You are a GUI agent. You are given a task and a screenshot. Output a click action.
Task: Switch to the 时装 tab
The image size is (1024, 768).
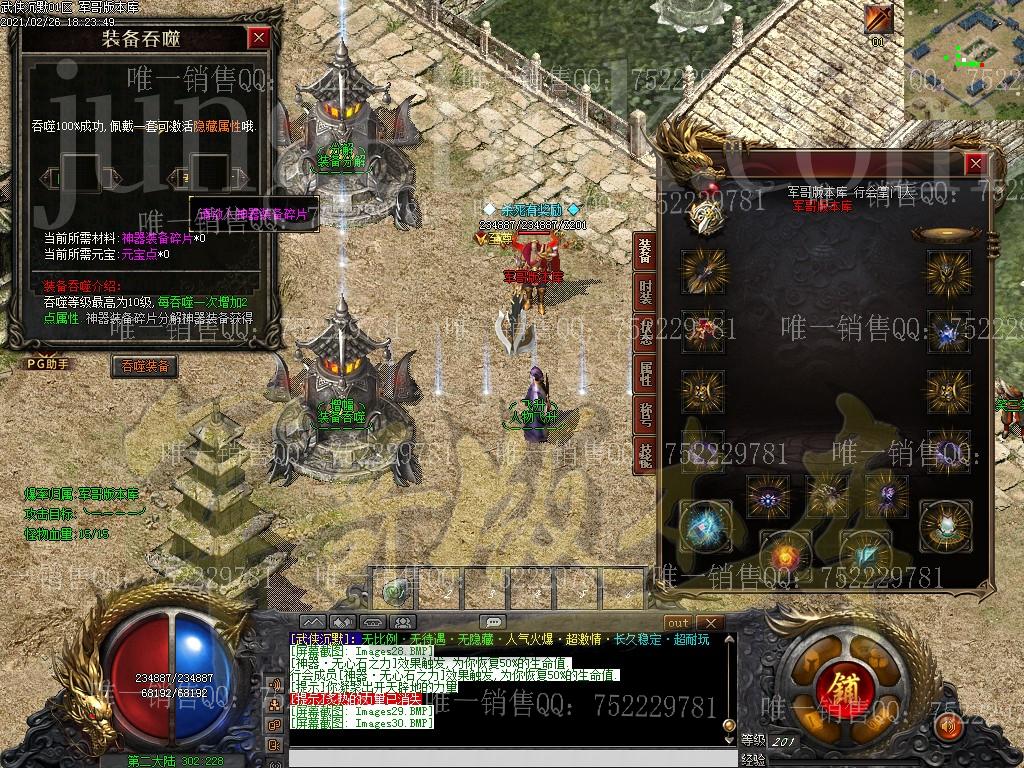645,292
